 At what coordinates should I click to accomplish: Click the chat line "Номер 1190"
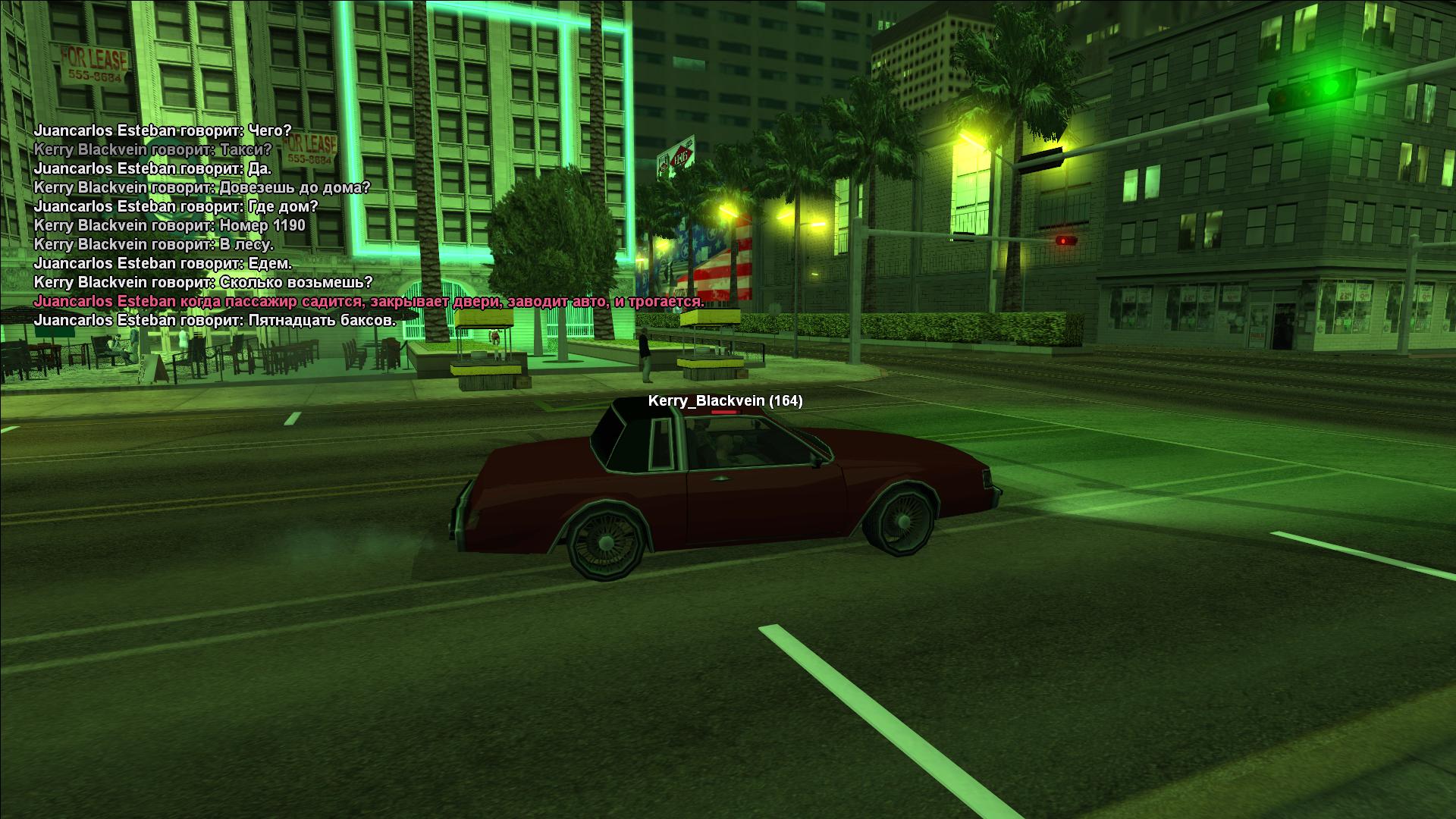pyautogui.click(x=169, y=225)
